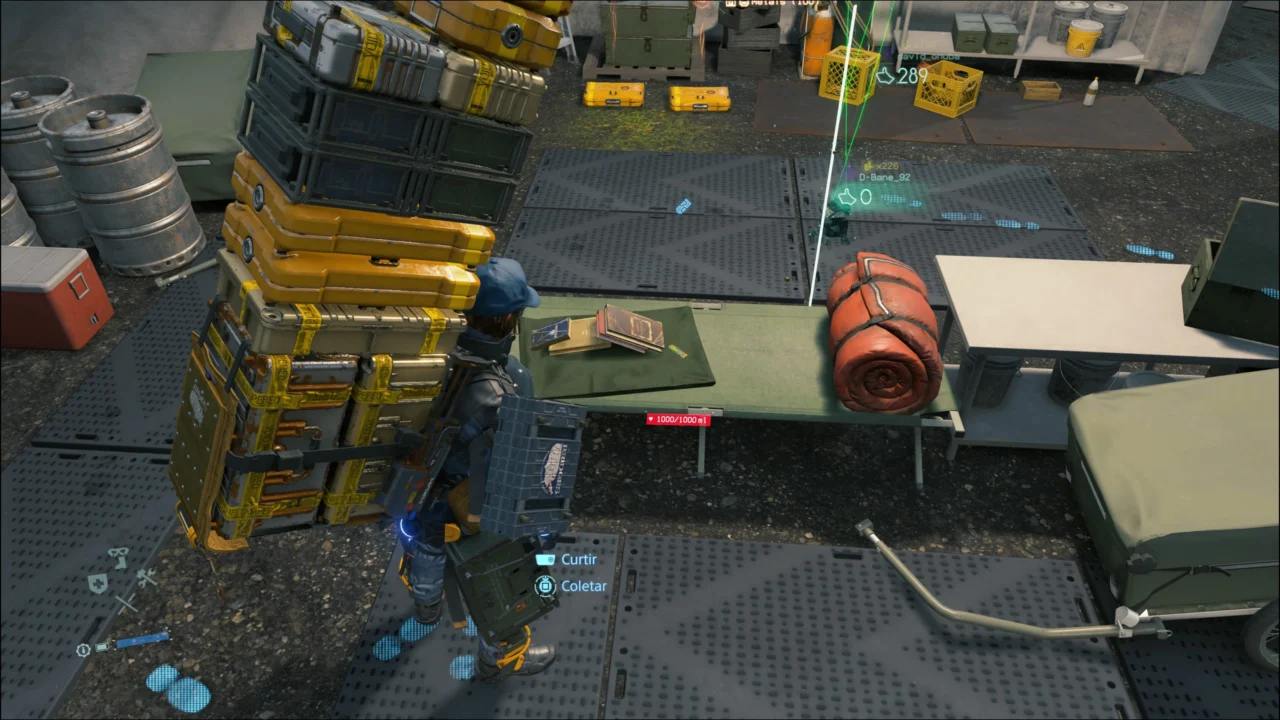Viewport: 1280px width, 720px height.
Task: Click the Coletar collect icon
Action: tap(545, 585)
